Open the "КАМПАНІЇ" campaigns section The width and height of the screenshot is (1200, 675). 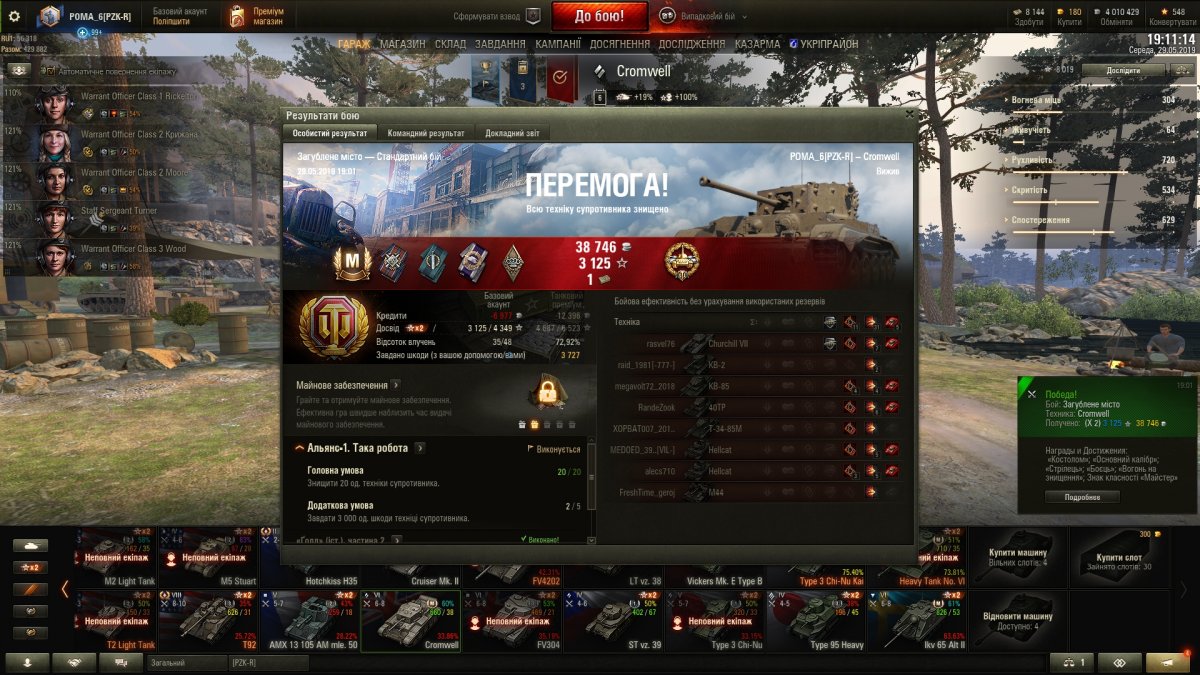[x=557, y=44]
